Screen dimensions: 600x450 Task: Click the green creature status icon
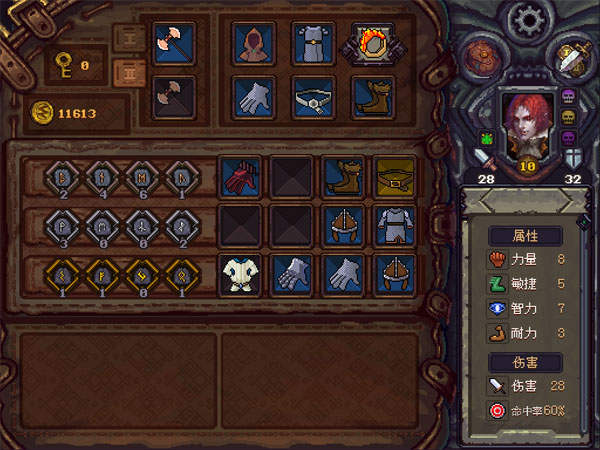tap(485, 140)
